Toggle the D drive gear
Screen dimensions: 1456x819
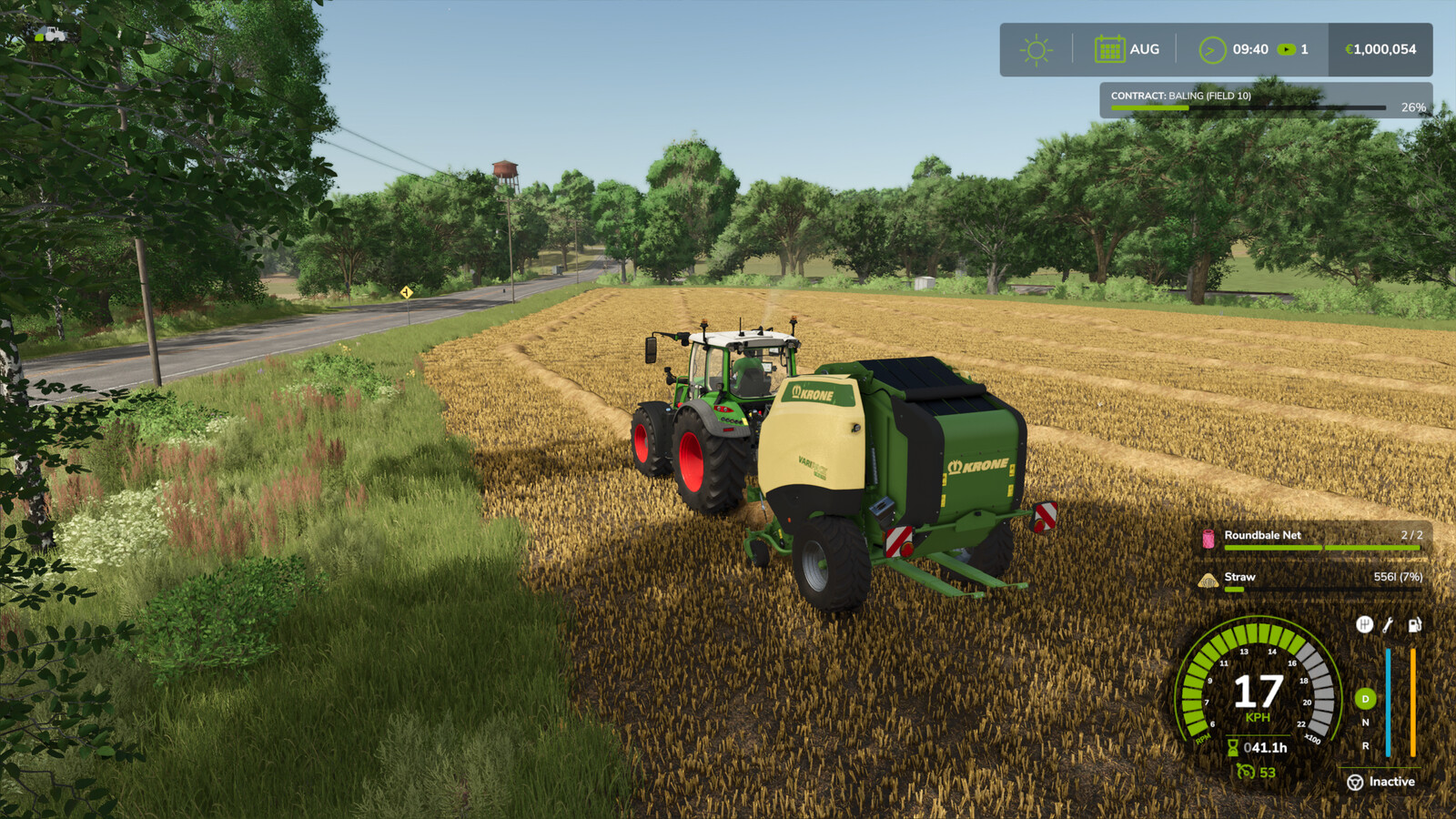(x=1364, y=700)
